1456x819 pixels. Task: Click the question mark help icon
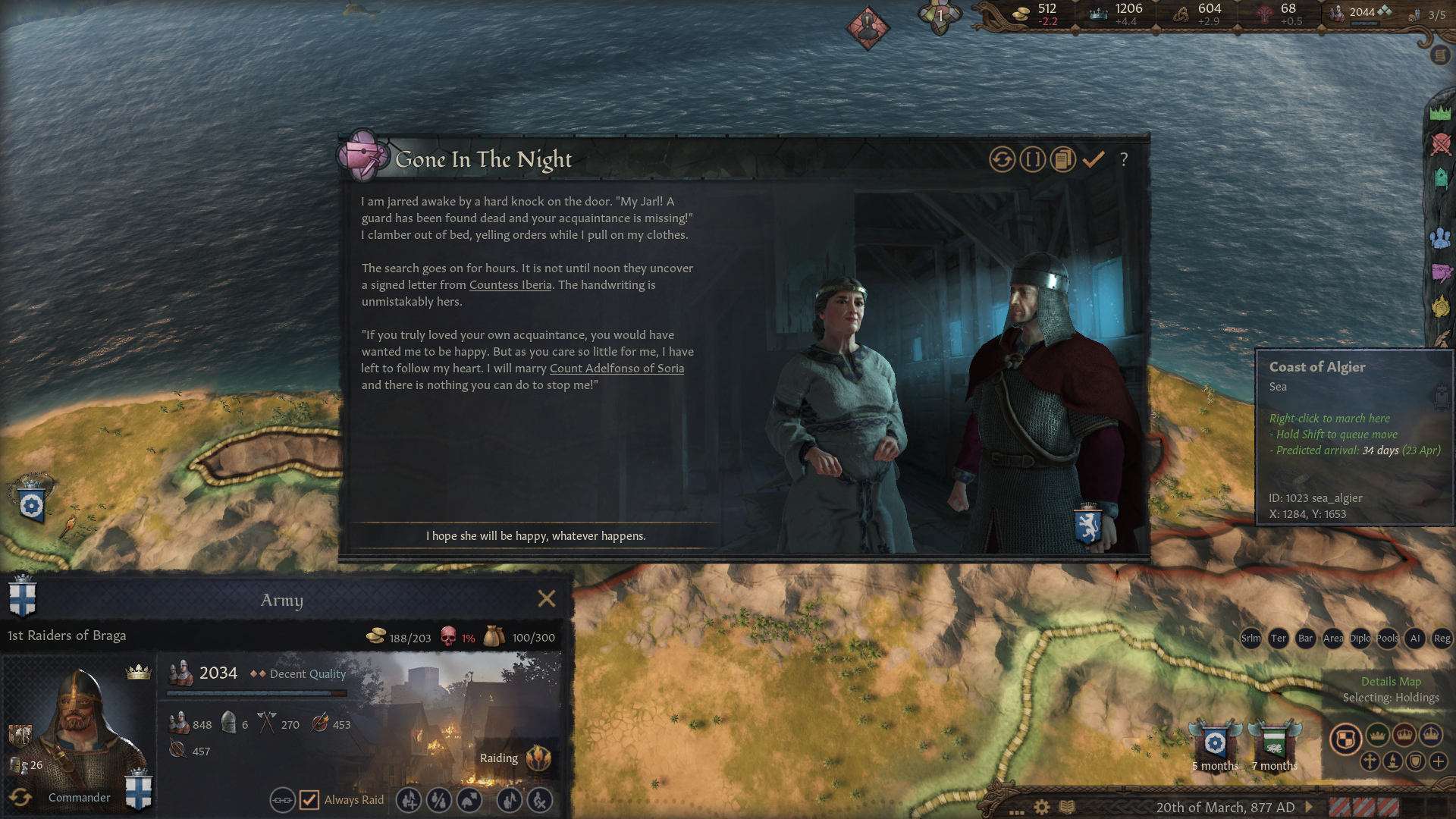tap(1124, 159)
